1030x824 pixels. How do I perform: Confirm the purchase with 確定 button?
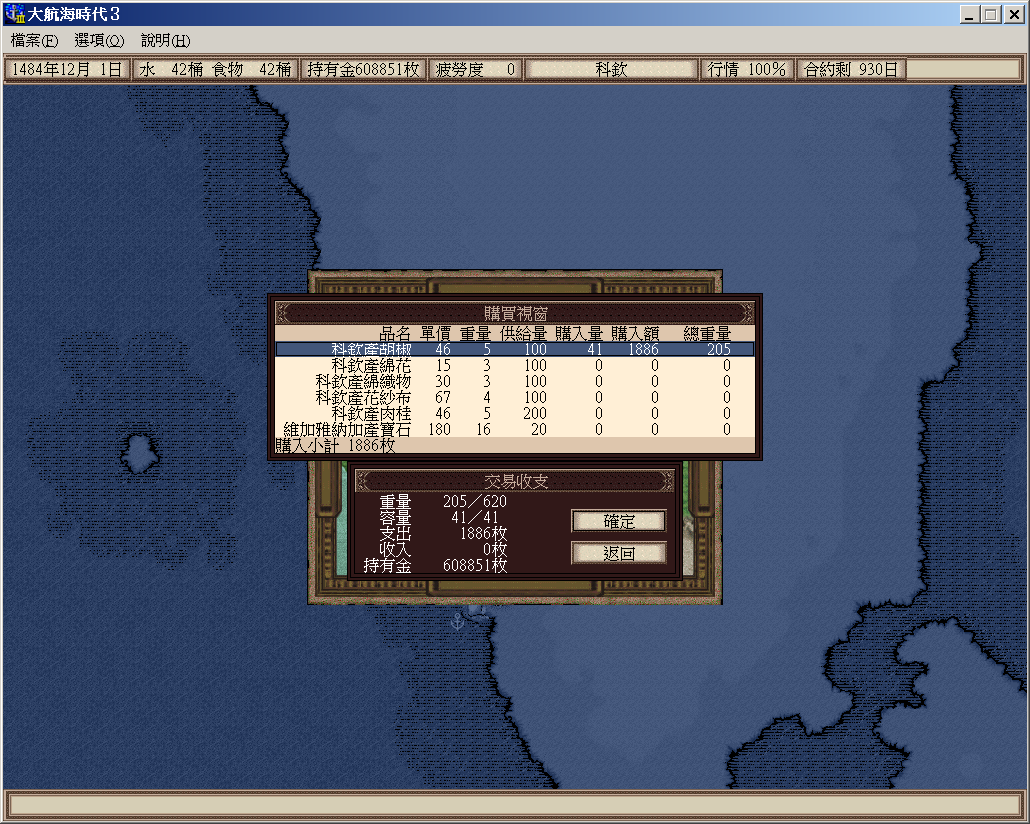click(618, 521)
